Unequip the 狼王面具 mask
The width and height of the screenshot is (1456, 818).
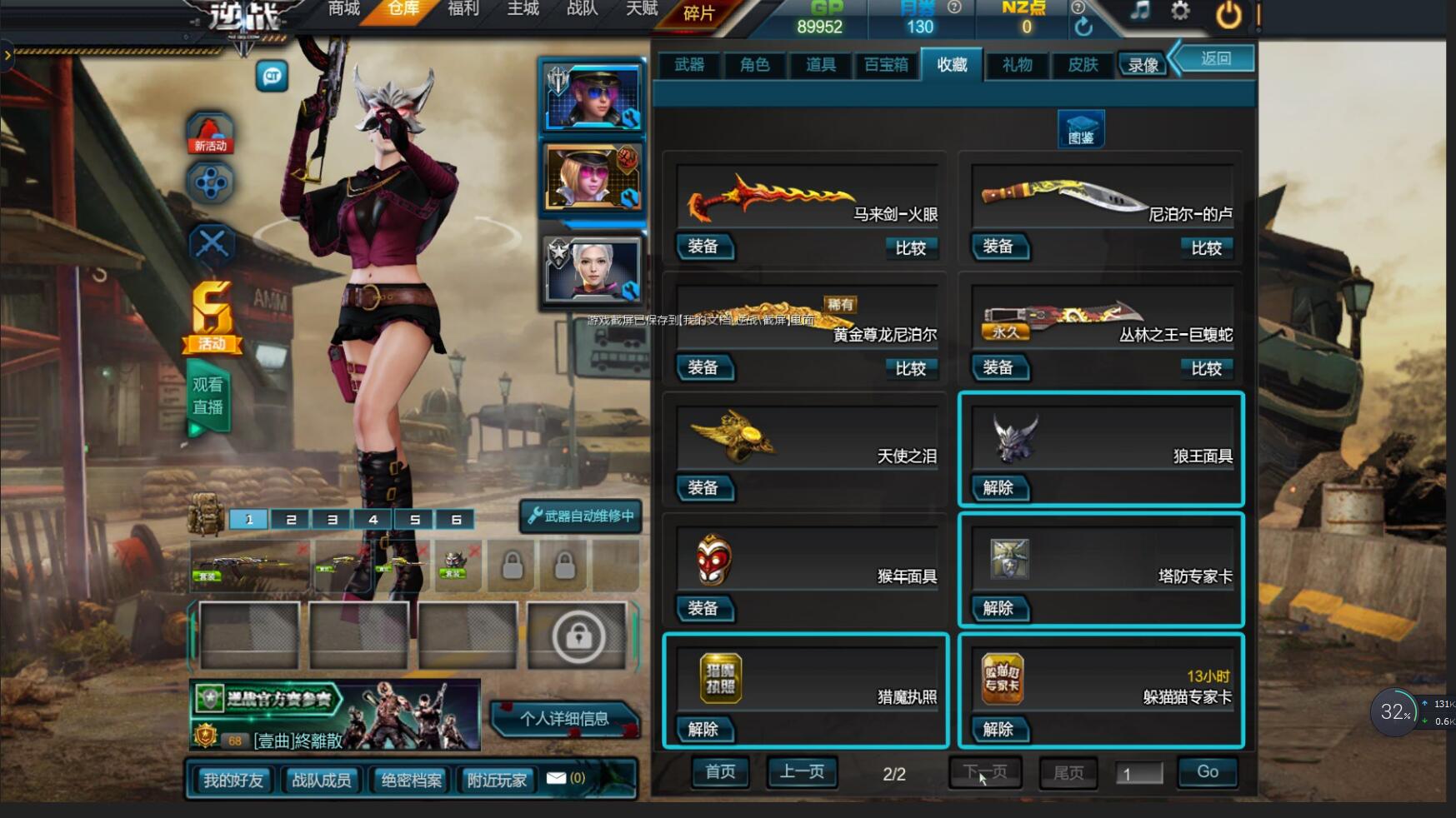pos(998,488)
